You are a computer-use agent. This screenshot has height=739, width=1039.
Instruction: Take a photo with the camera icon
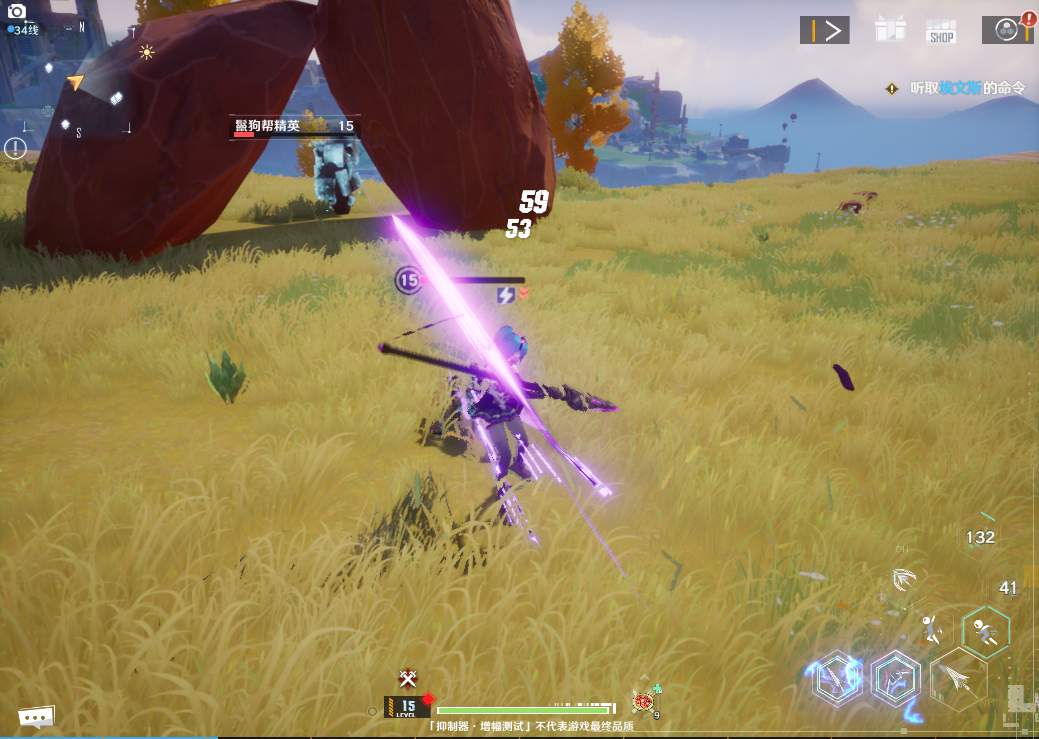point(16,12)
